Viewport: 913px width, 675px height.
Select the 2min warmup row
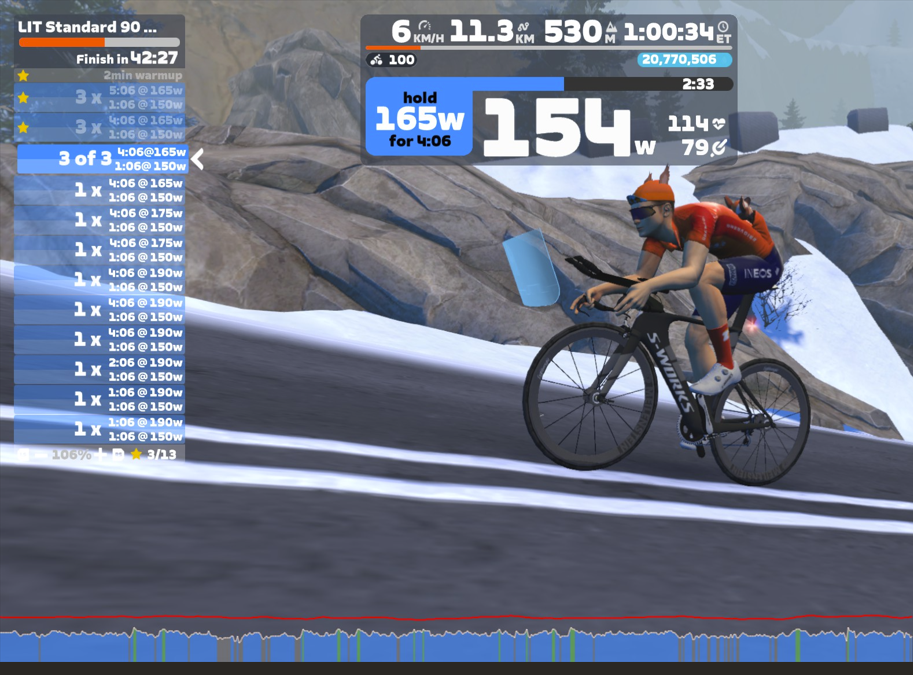pyautogui.click(x=100, y=75)
